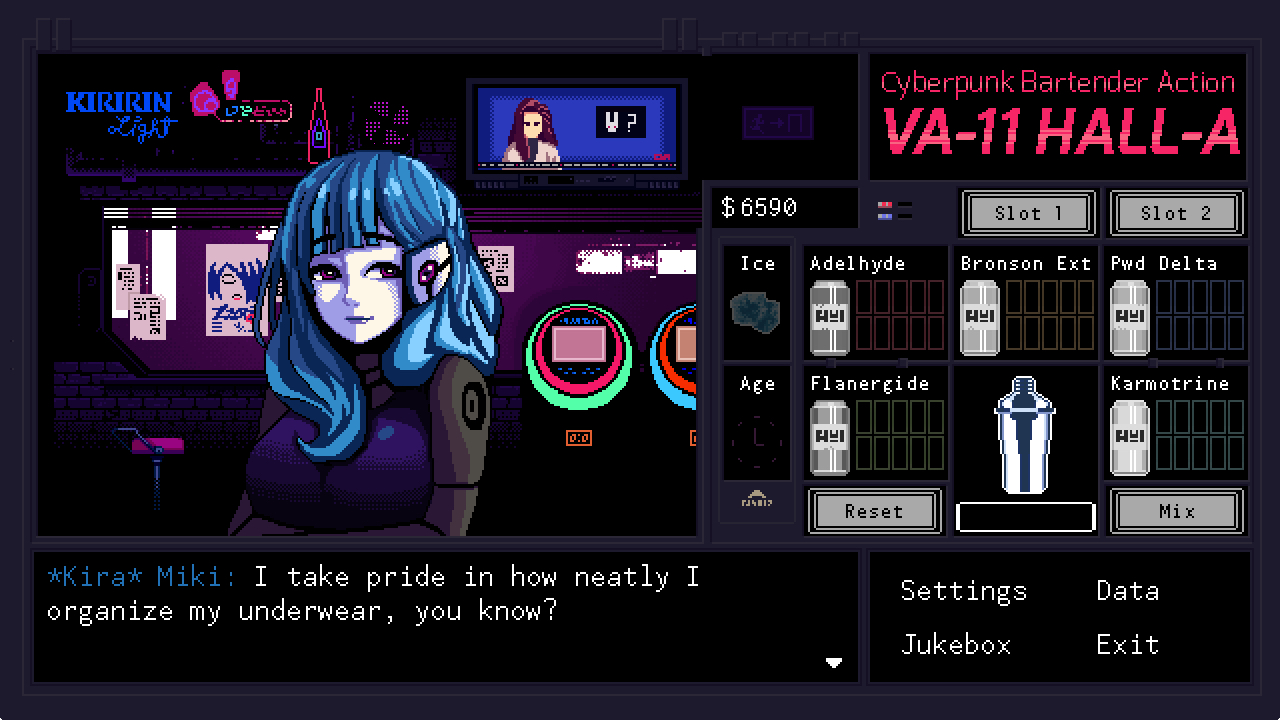Screen dimensions: 1280x720
Task: Select Slot 2 button
Action: [1176, 213]
